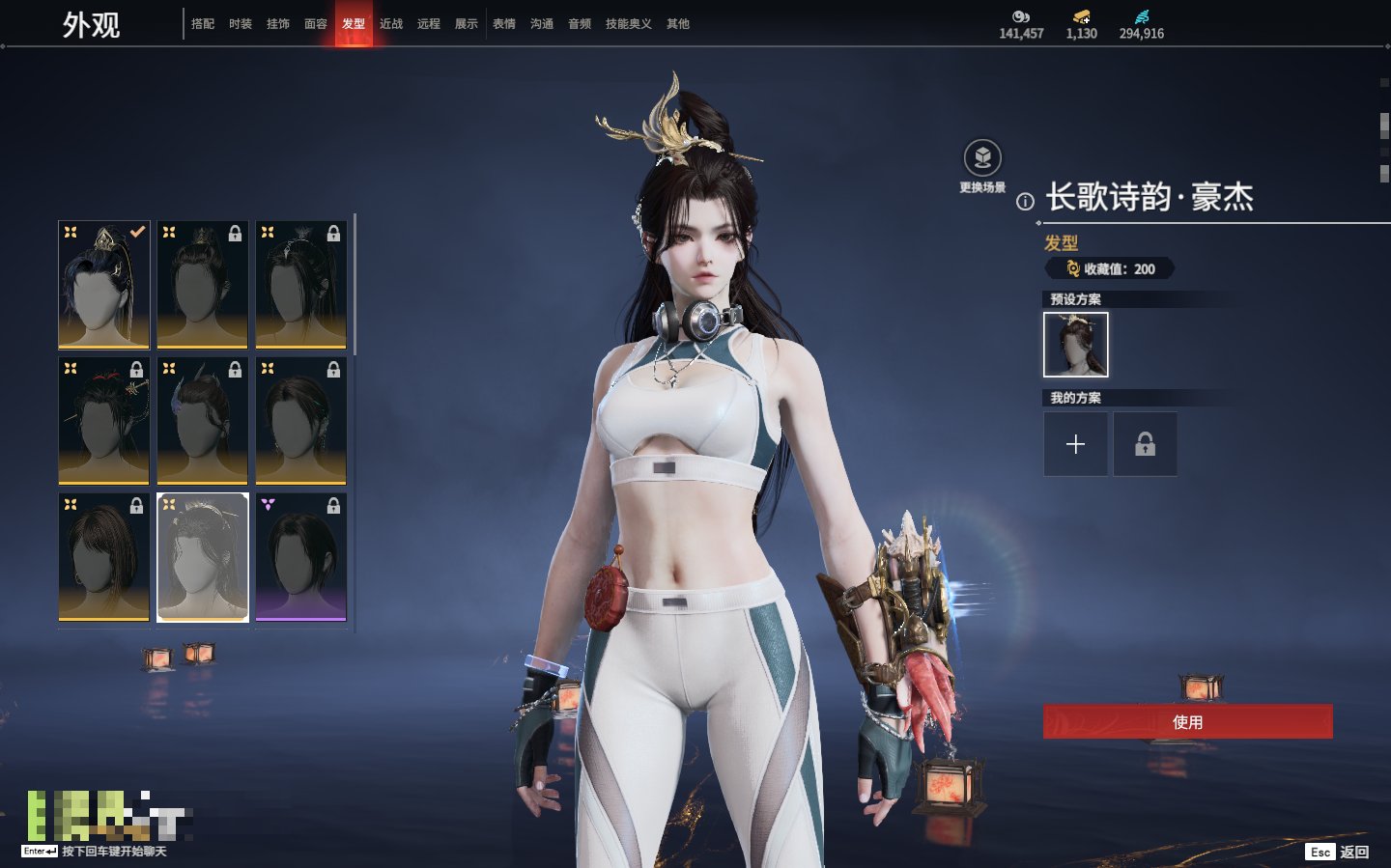The height and width of the screenshot is (868, 1391).
Task: Click the info icon beside 长歌诗韵·豪杰
Action: point(1025,202)
